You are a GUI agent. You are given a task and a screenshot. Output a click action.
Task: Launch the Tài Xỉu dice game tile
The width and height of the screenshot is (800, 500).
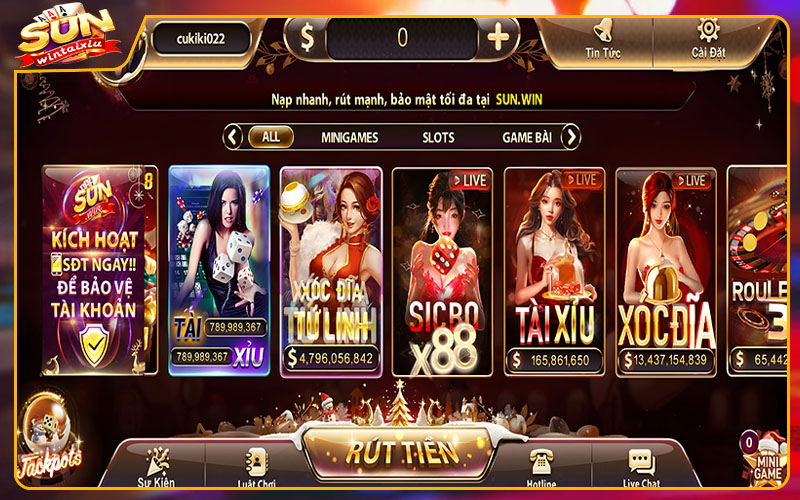219,270
